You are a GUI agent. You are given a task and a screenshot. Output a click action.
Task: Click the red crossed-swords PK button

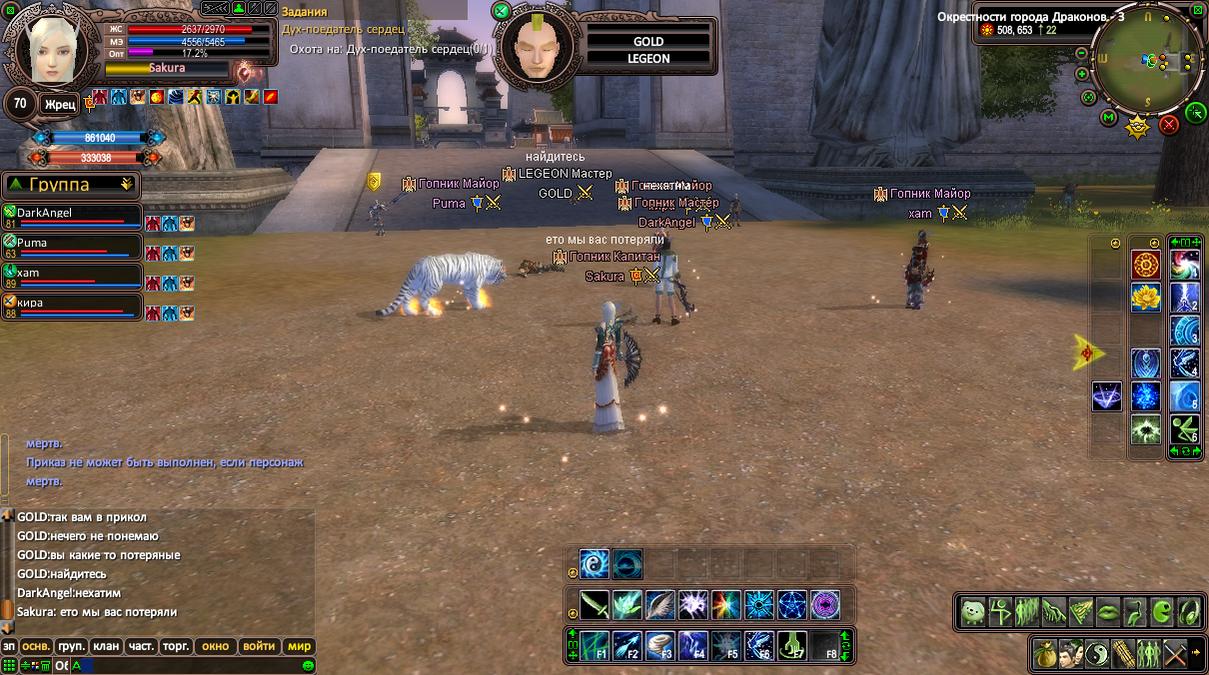pyautogui.click(x=1168, y=125)
